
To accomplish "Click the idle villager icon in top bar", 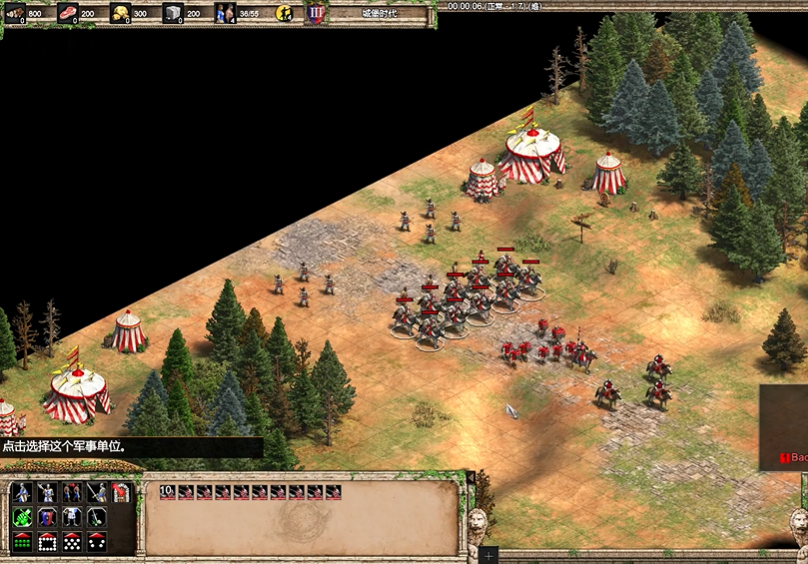I will click(284, 13).
